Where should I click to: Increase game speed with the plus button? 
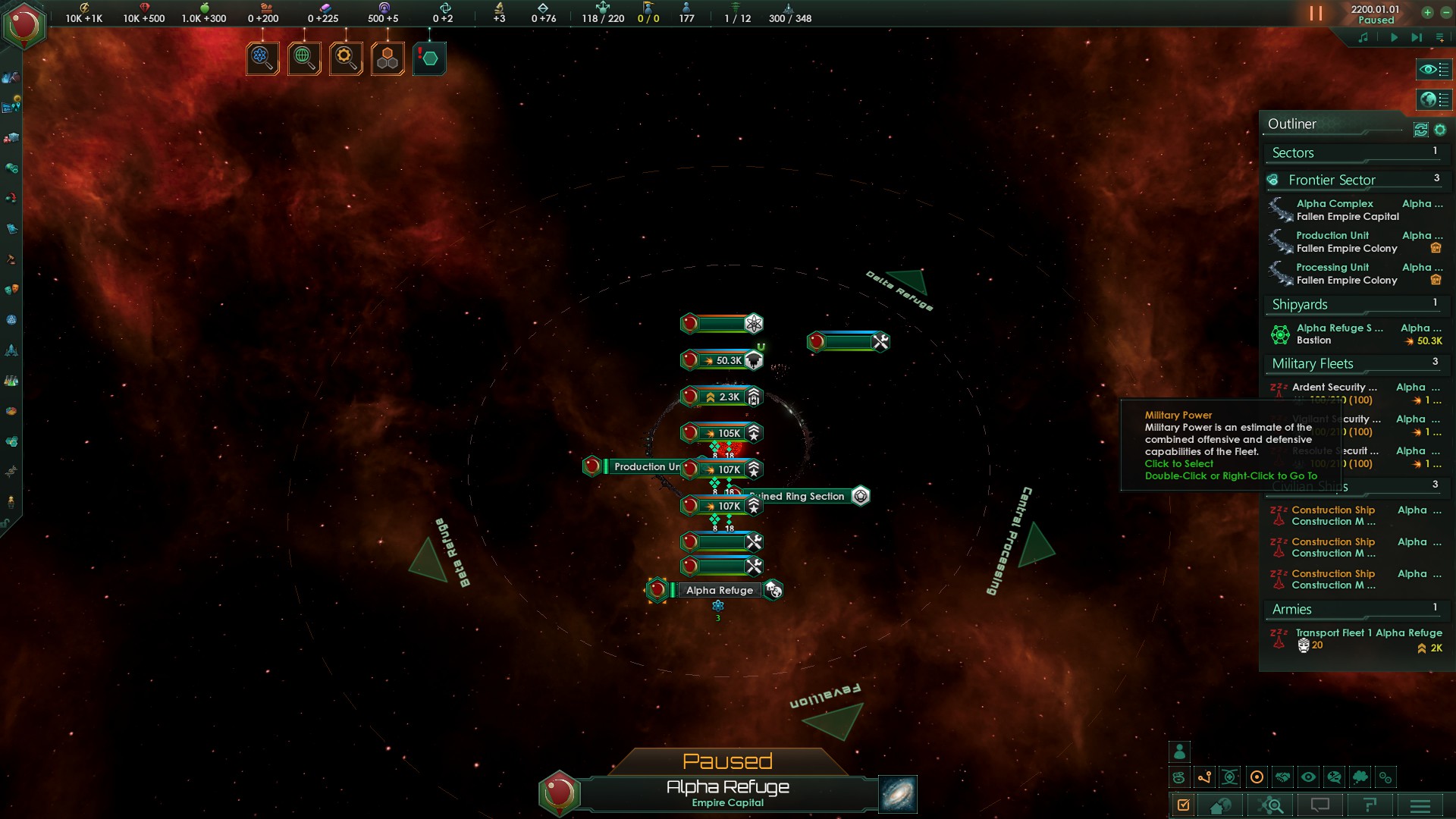[x=1427, y=13]
